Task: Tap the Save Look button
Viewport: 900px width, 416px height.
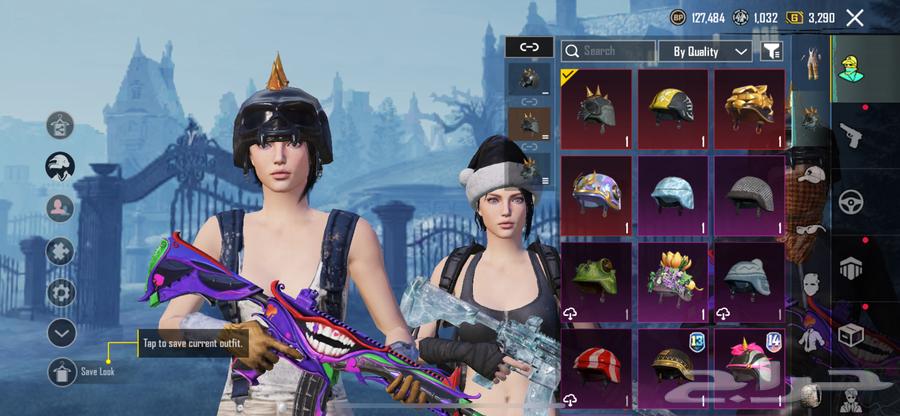Action: click(62, 371)
